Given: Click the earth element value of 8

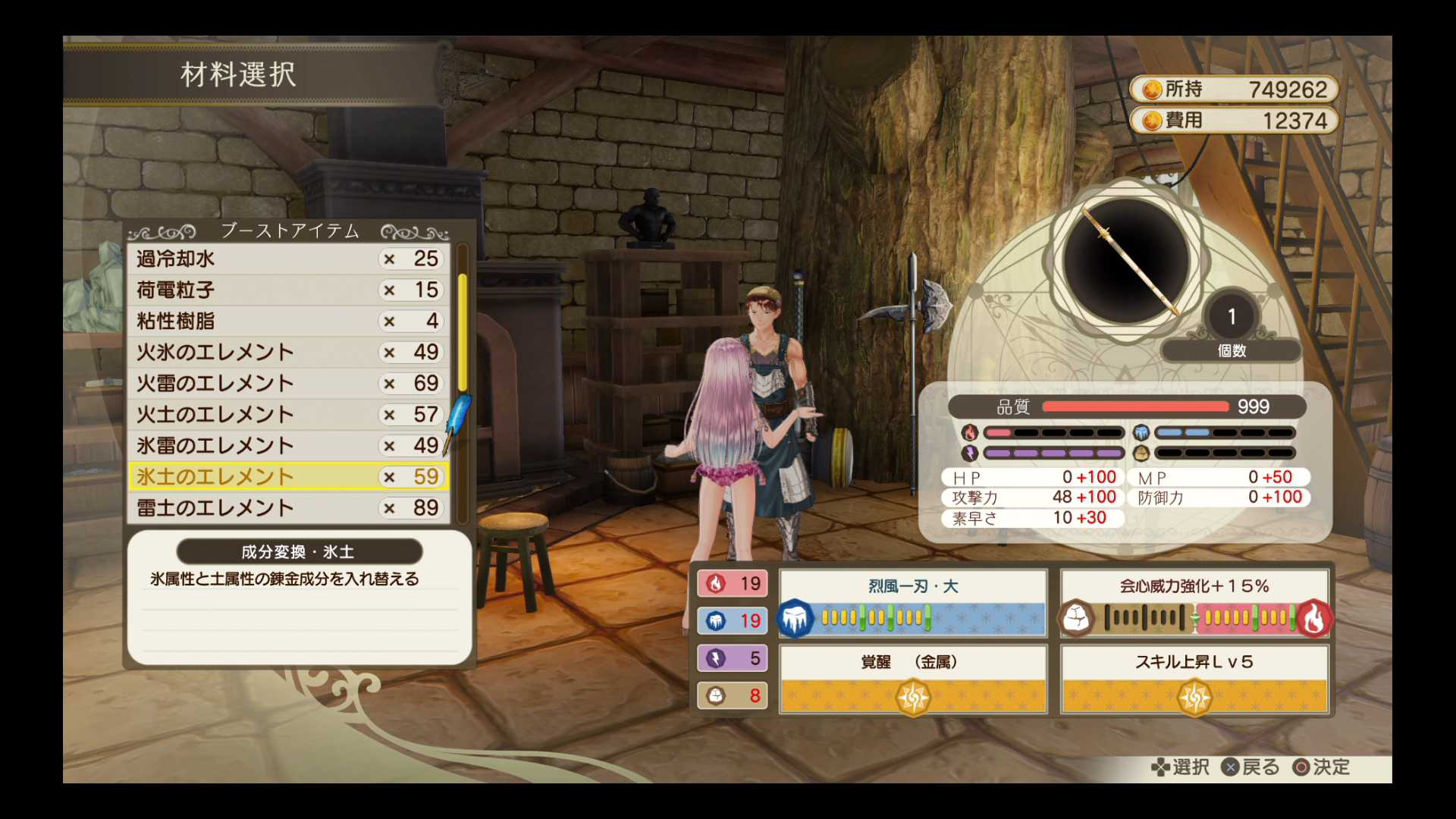Looking at the screenshot, I should pyautogui.click(x=733, y=695).
